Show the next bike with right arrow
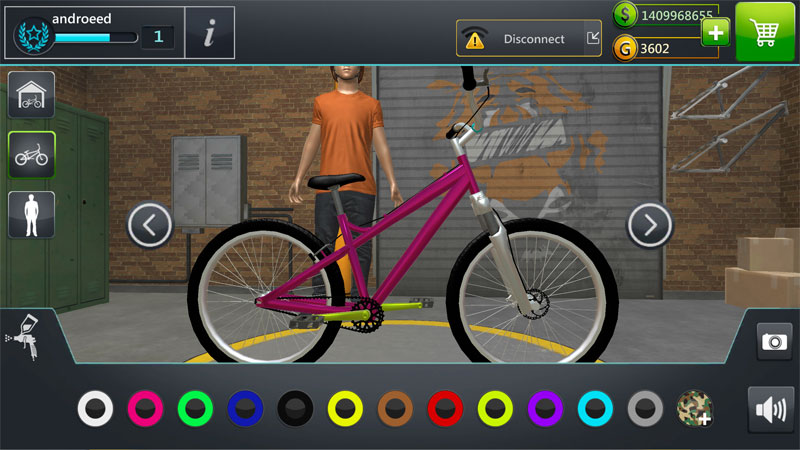 pos(649,225)
